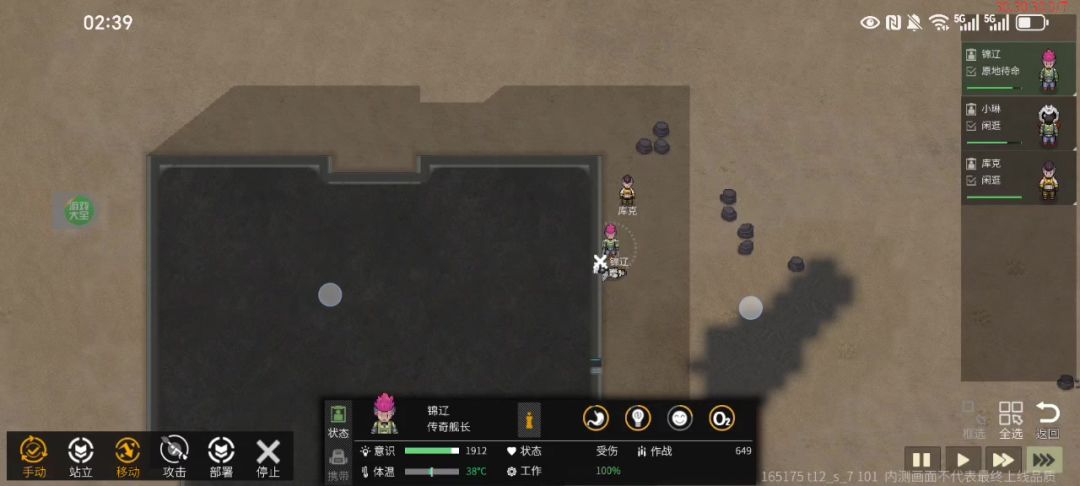Viewport: 1080px width, 486px height.
Task: Choose the 站立 stand command
Action: (80, 456)
